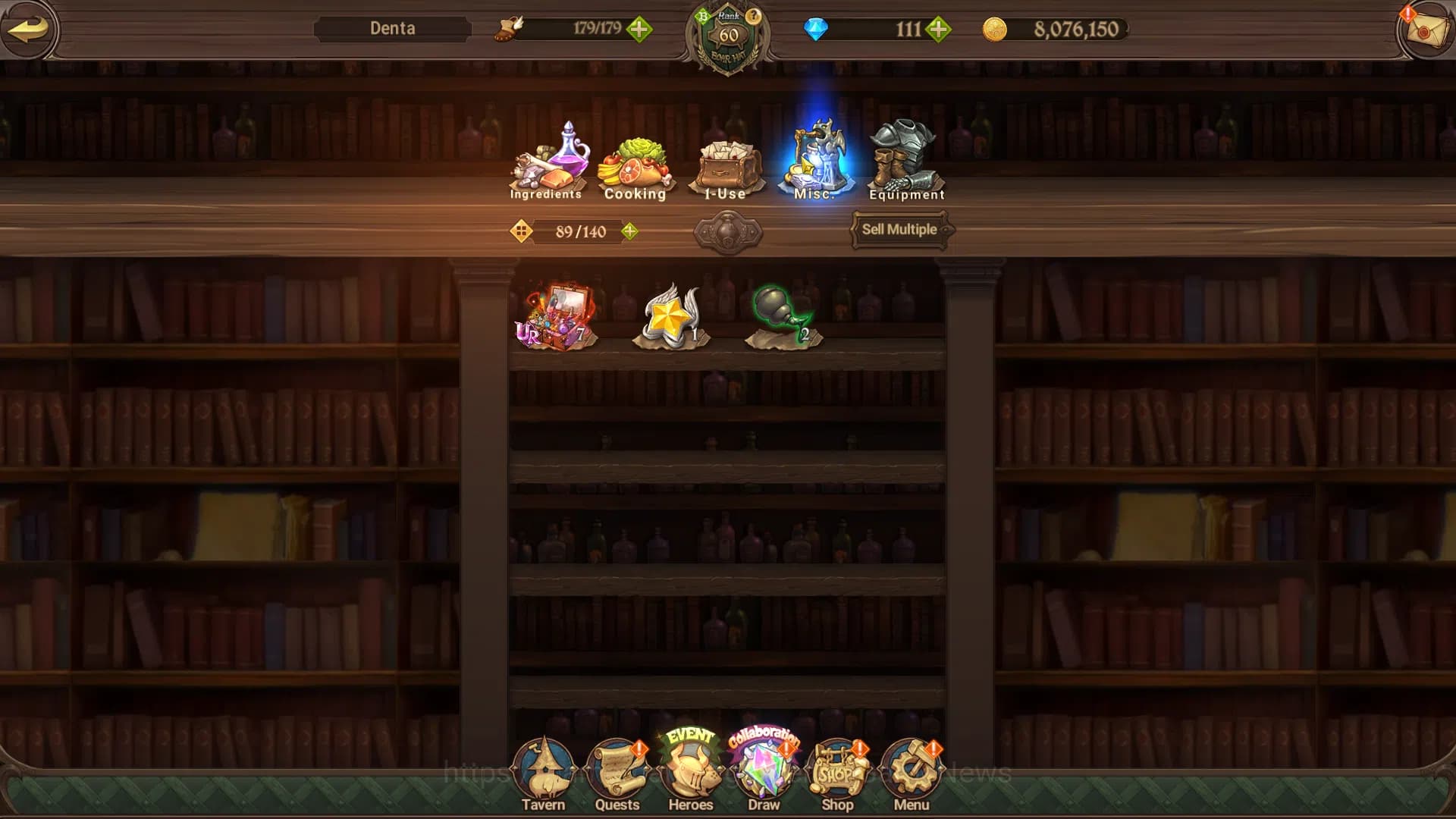
Task: Click the back arrow to leave the bag
Action: (x=30, y=29)
